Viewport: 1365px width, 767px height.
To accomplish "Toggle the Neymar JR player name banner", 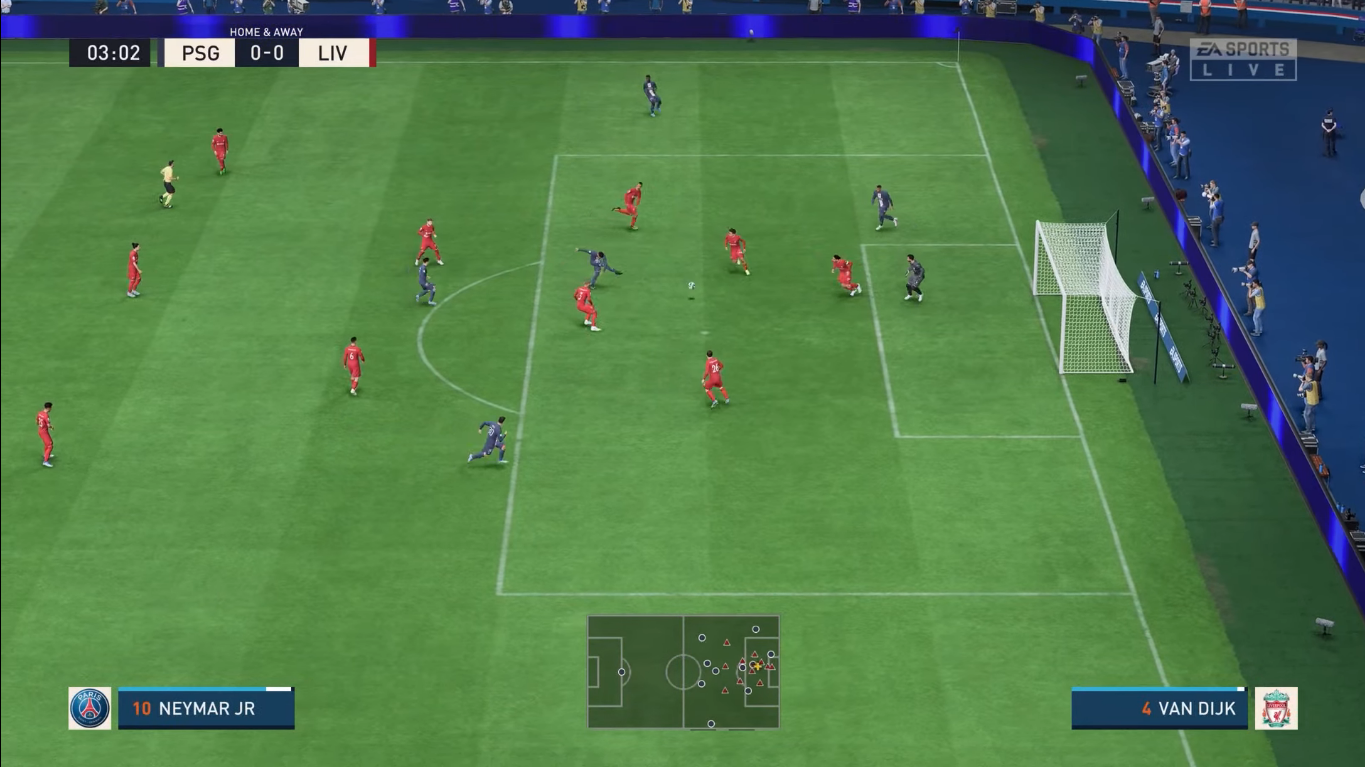I will click(205, 708).
